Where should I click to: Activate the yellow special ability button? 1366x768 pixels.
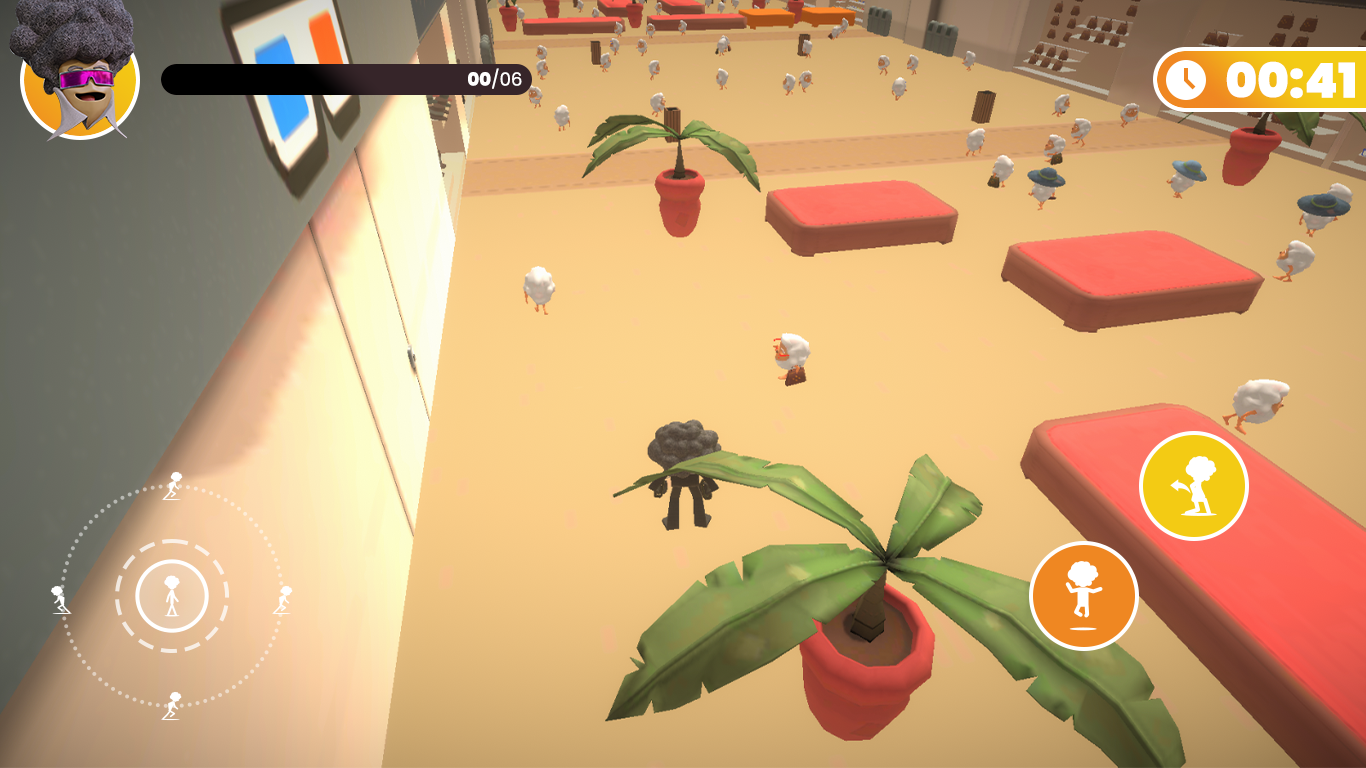coord(1194,484)
